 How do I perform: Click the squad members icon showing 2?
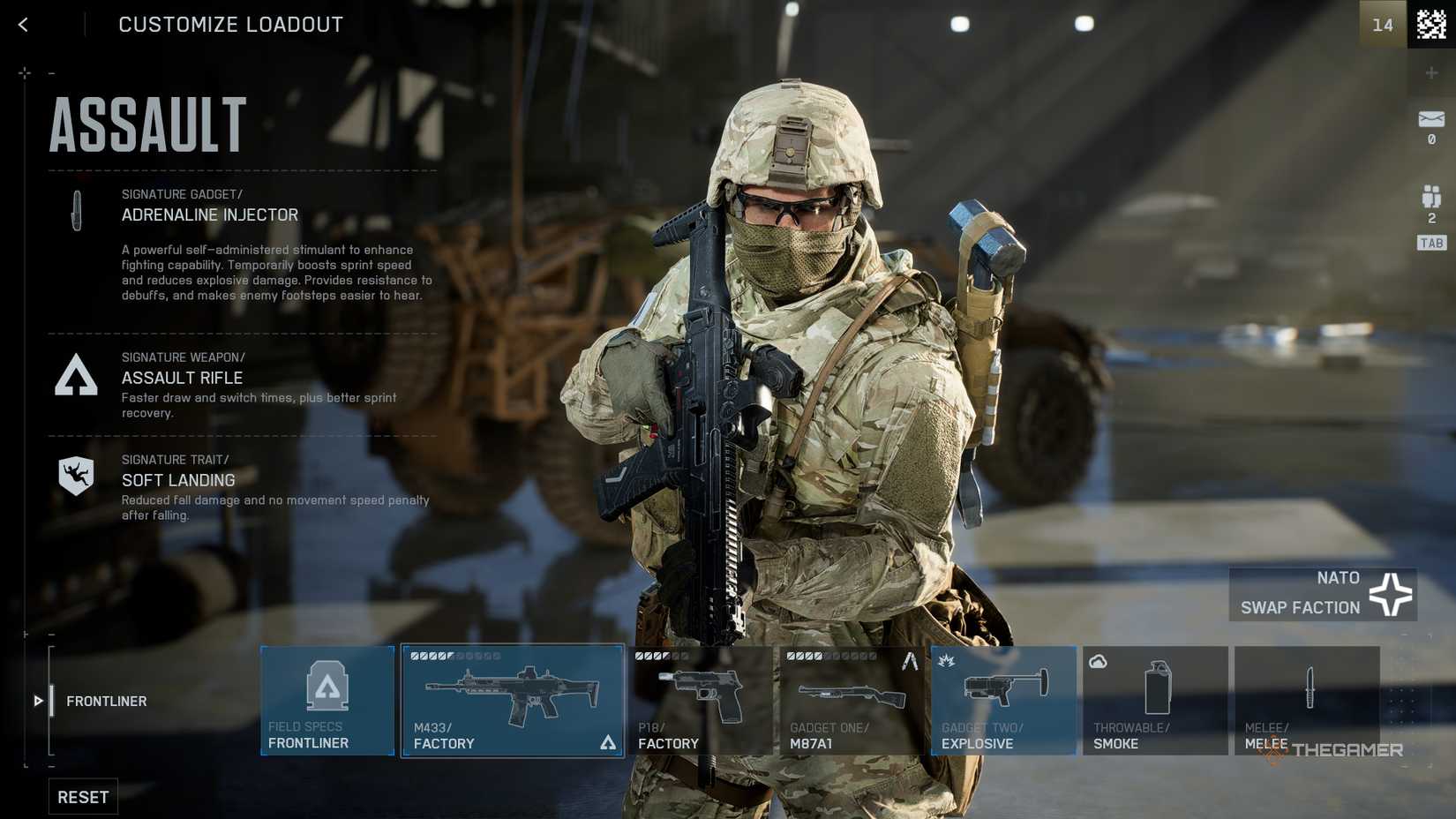[1430, 198]
